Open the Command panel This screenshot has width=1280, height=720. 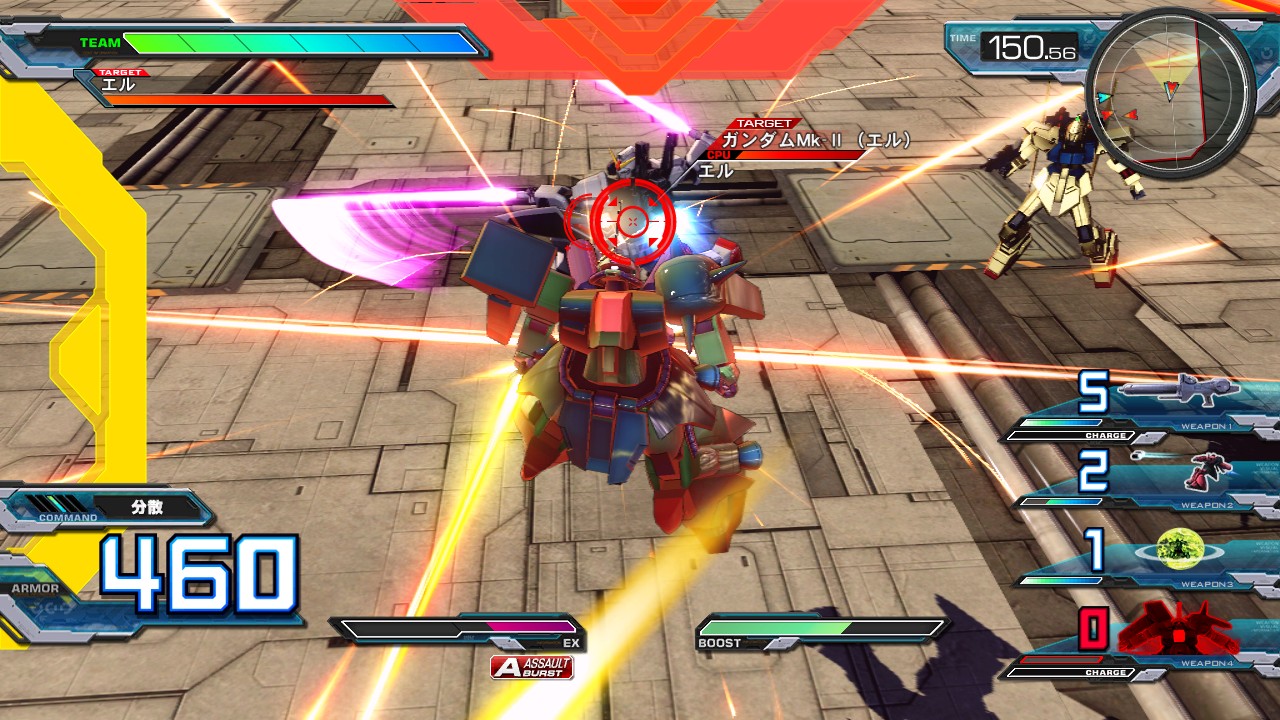pos(108,509)
